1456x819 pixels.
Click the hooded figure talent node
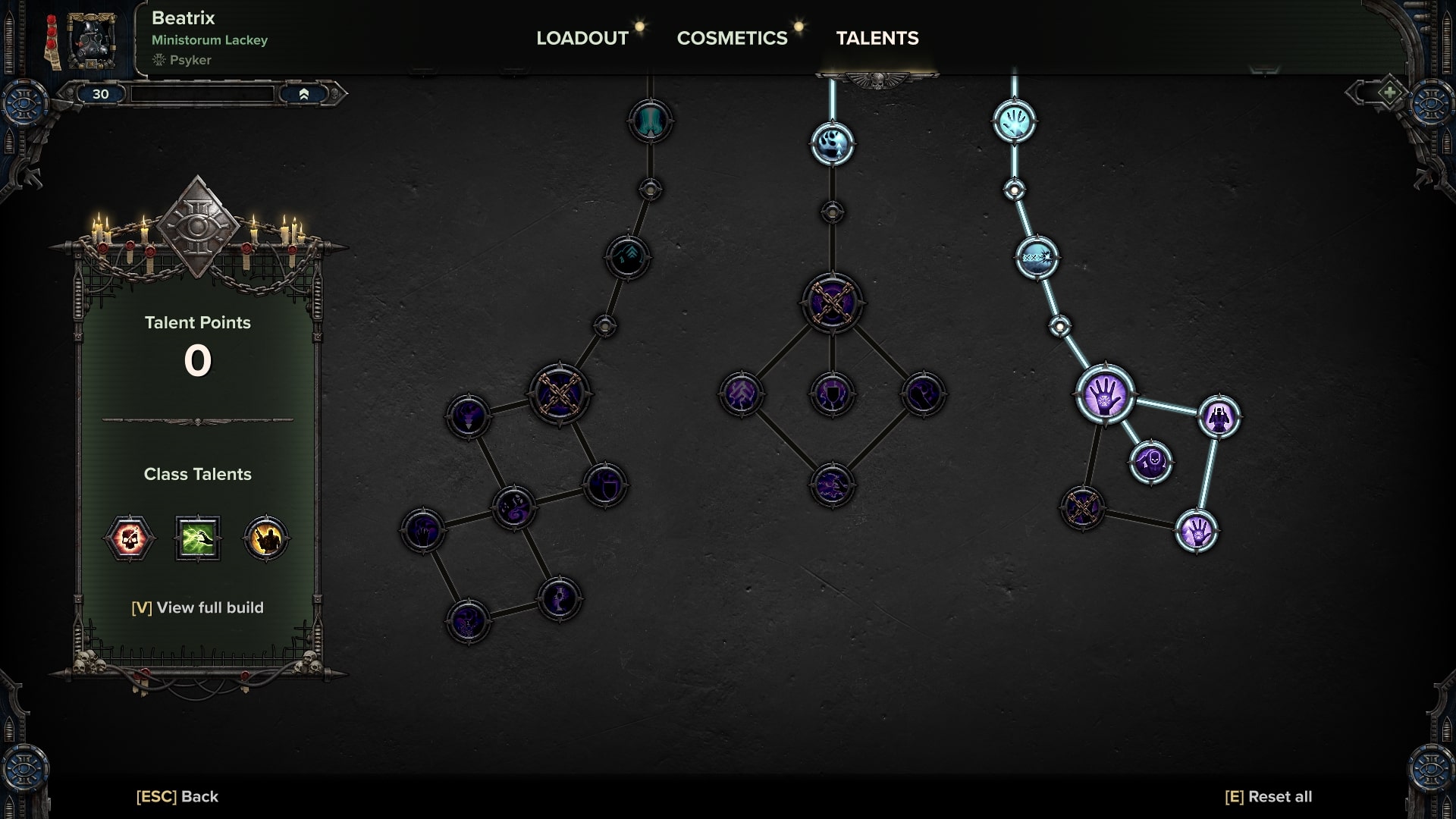tap(1219, 417)
